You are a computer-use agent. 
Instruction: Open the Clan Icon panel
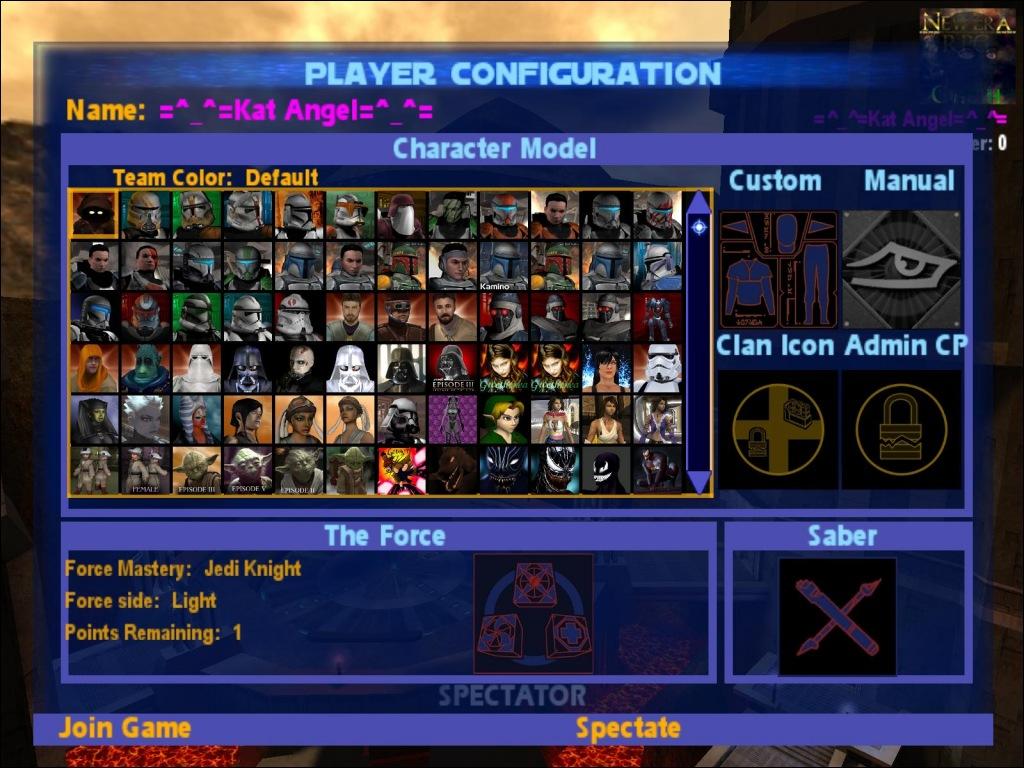pos(777,429)
